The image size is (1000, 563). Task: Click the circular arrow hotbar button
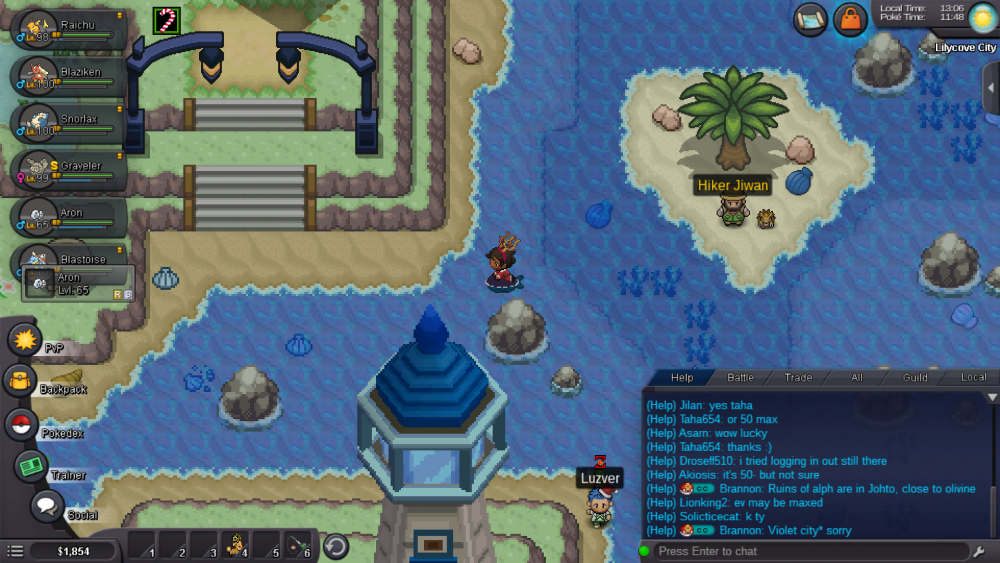tap(336, 547)
